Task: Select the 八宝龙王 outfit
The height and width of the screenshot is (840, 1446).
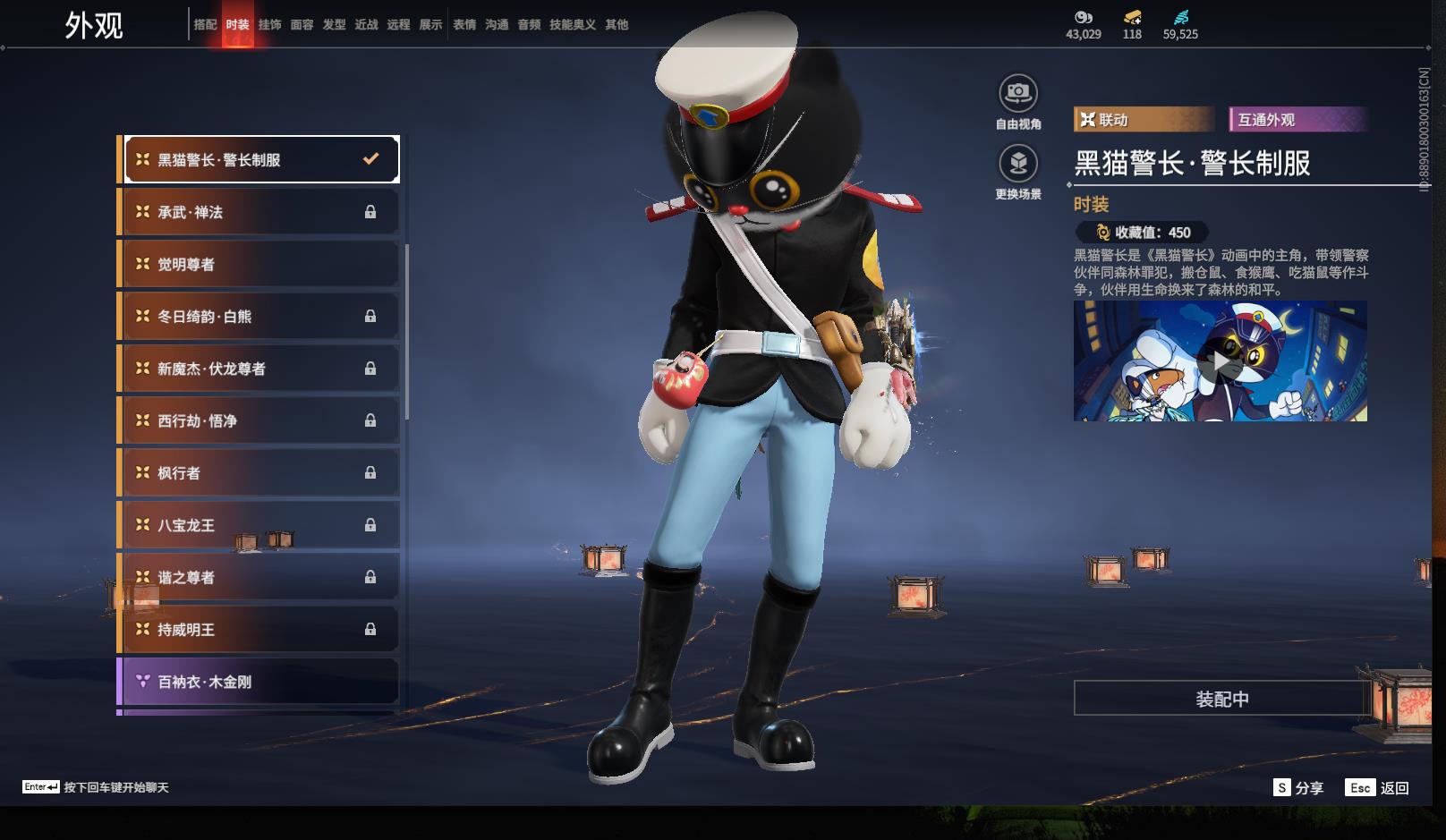Action: tap(259, 525)
